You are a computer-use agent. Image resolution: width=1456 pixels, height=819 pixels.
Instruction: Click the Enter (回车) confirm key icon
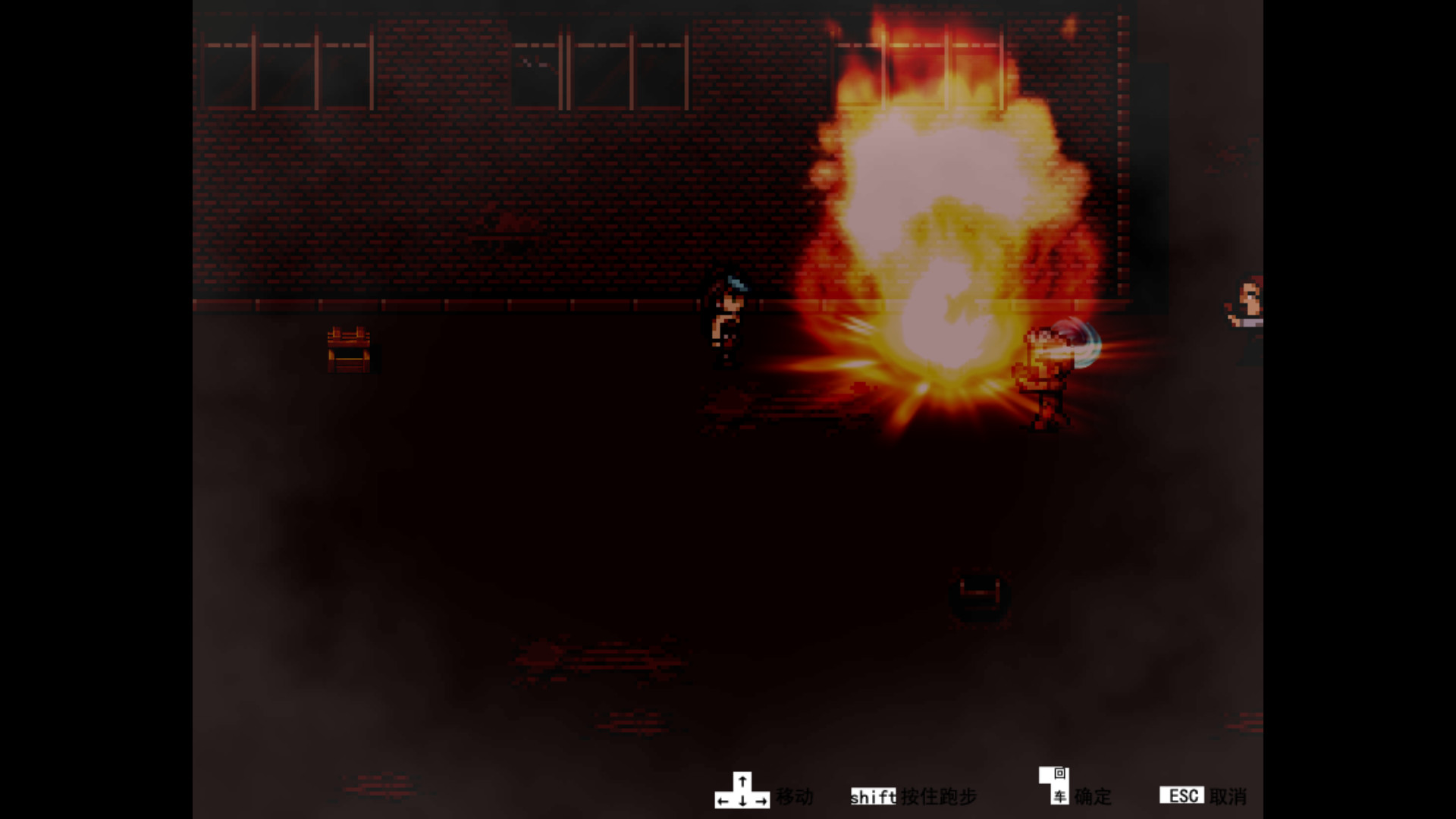pos(1054,787)
